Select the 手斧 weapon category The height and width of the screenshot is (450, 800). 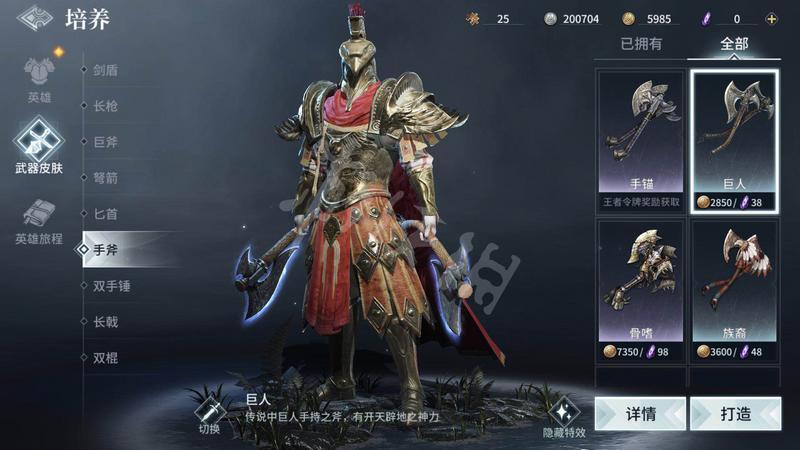coord(106,250)
